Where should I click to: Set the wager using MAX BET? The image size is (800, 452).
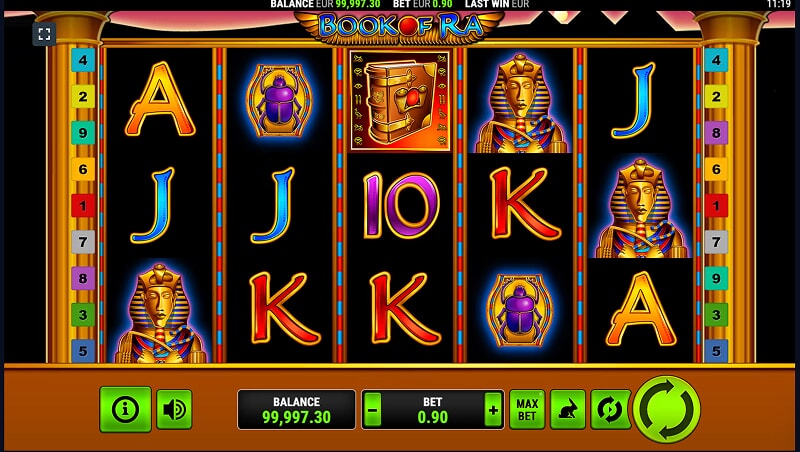(x=527, y=409)
